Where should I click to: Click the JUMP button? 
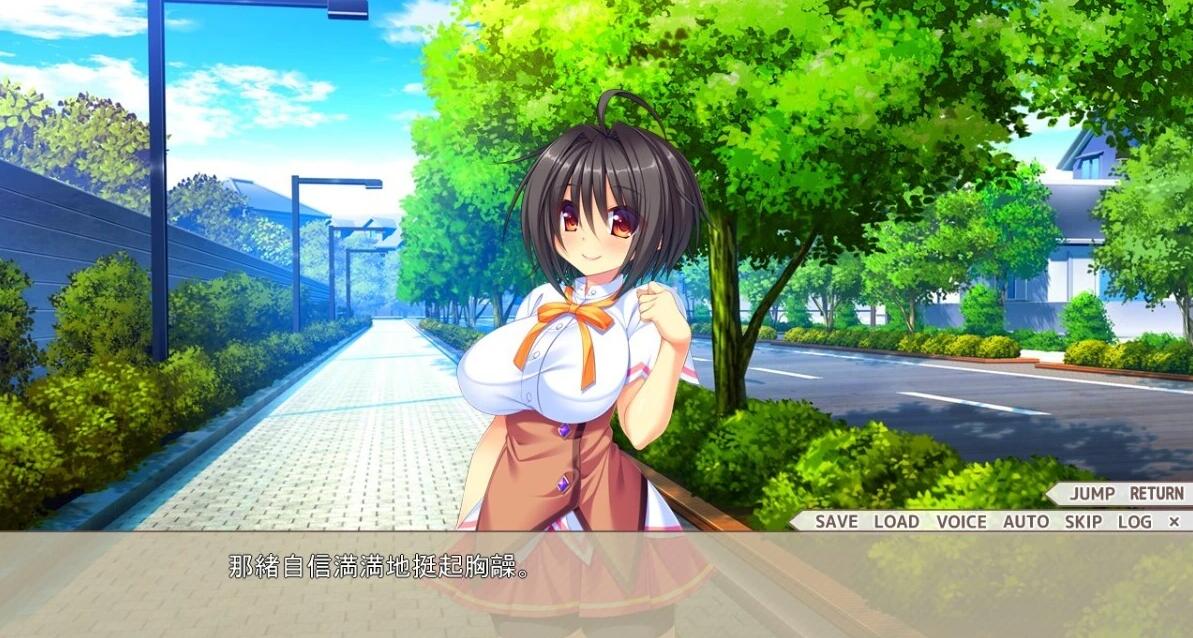1092,493
